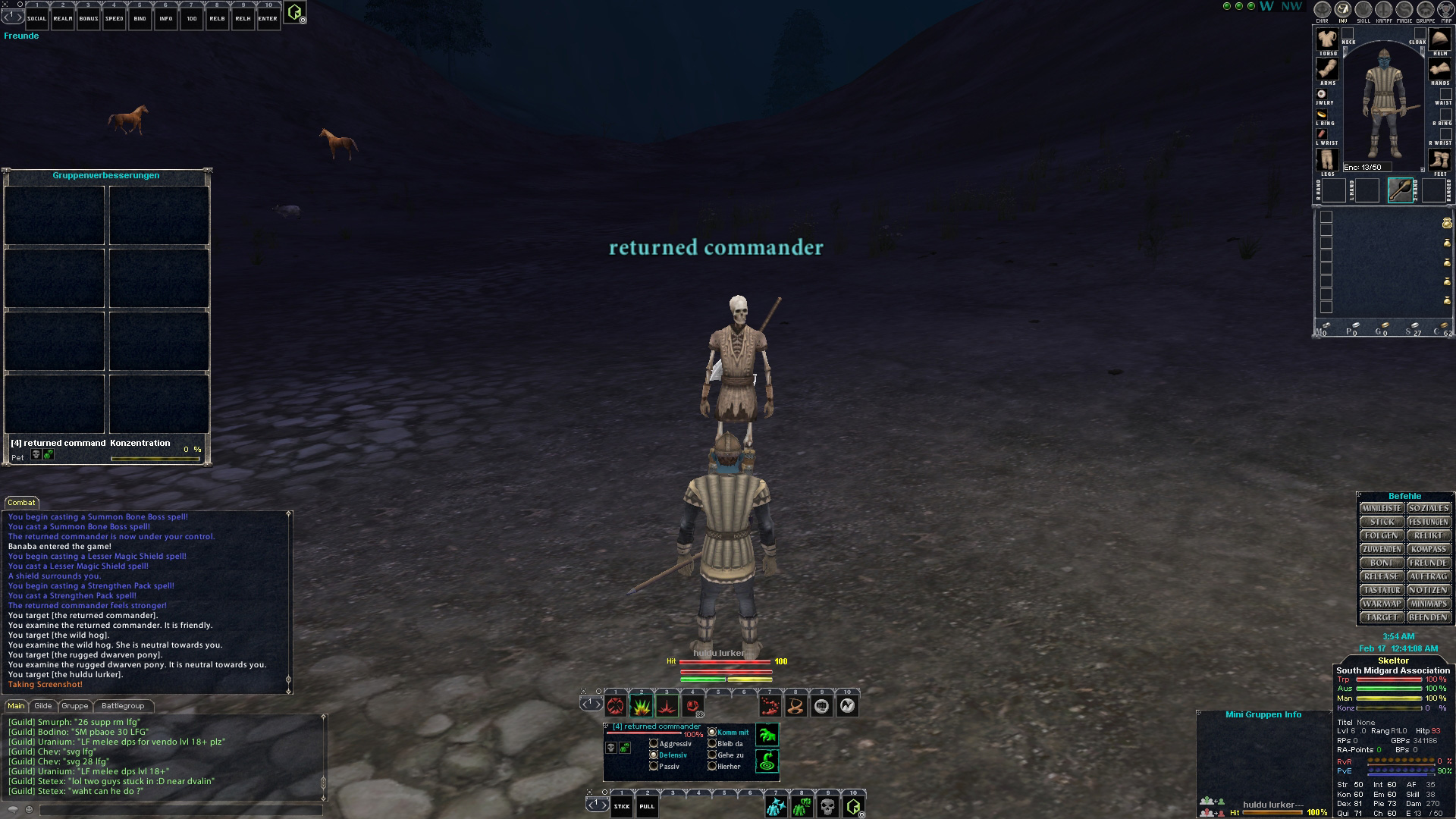Switch to the SKILL panel icon
1456x819 pixels.
[1363, 11]
